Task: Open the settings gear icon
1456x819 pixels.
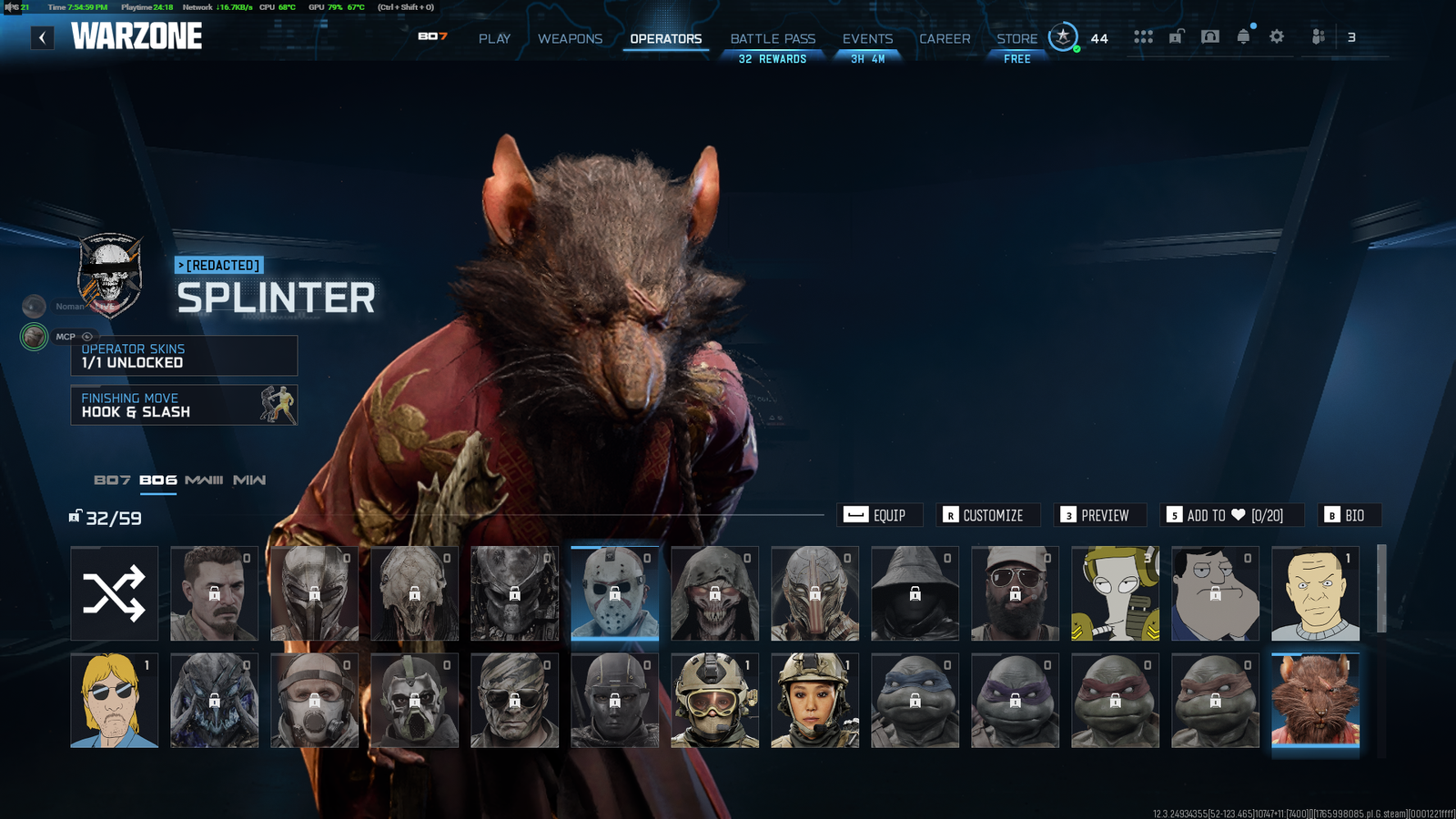Action: pyautogui.click(x=1277, y=36)
